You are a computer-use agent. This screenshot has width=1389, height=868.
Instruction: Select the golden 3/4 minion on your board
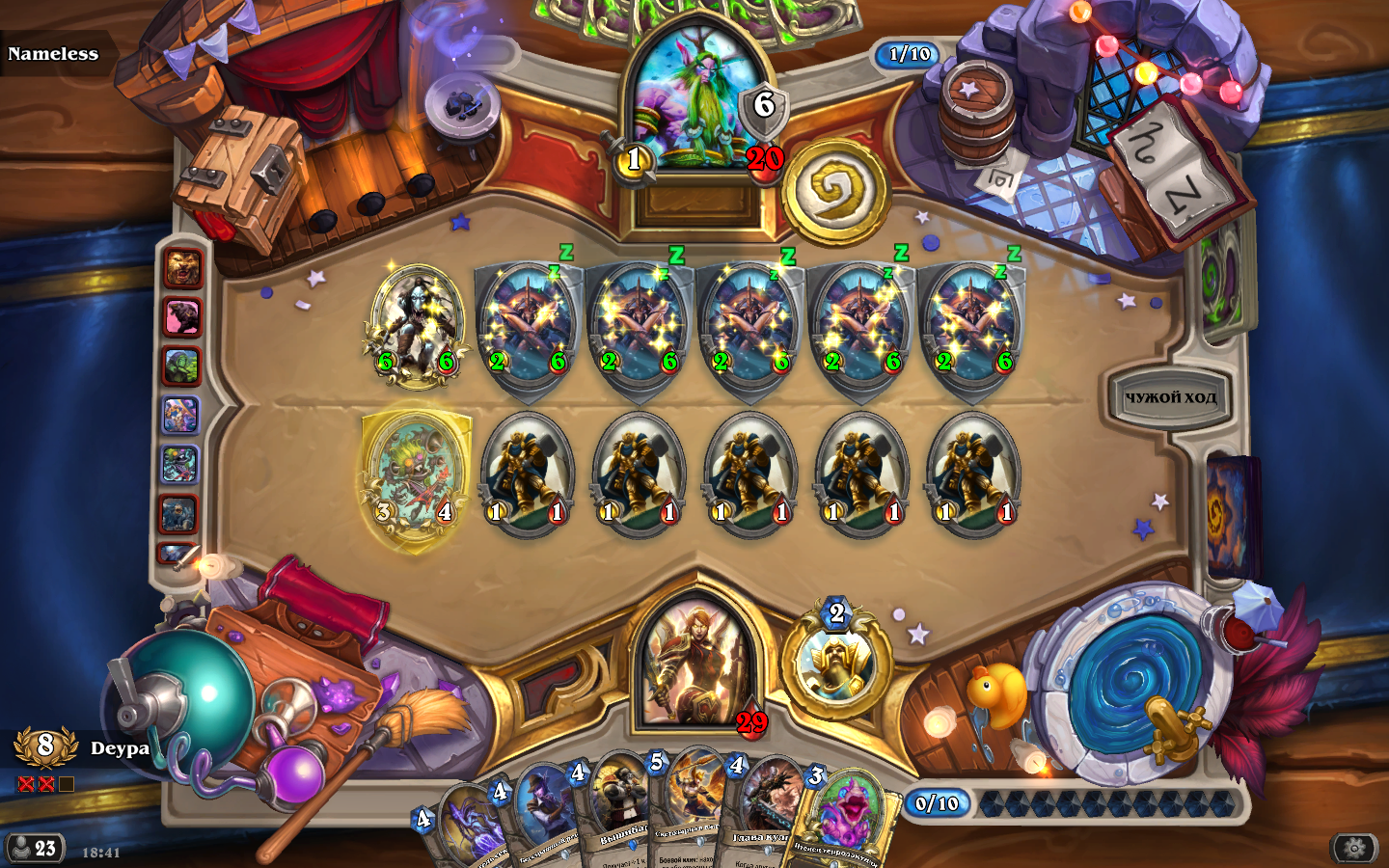[416, 479]
